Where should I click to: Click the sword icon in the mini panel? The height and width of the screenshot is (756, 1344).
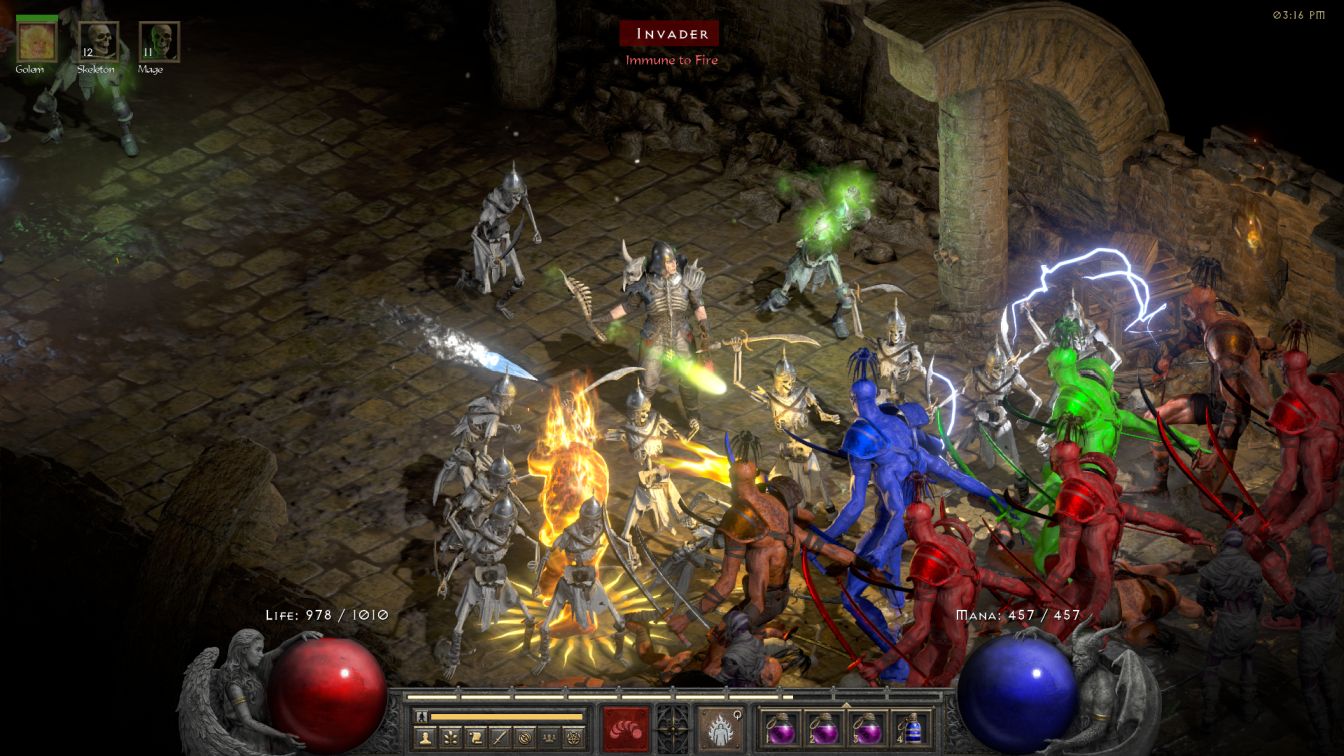pos(500,738)
